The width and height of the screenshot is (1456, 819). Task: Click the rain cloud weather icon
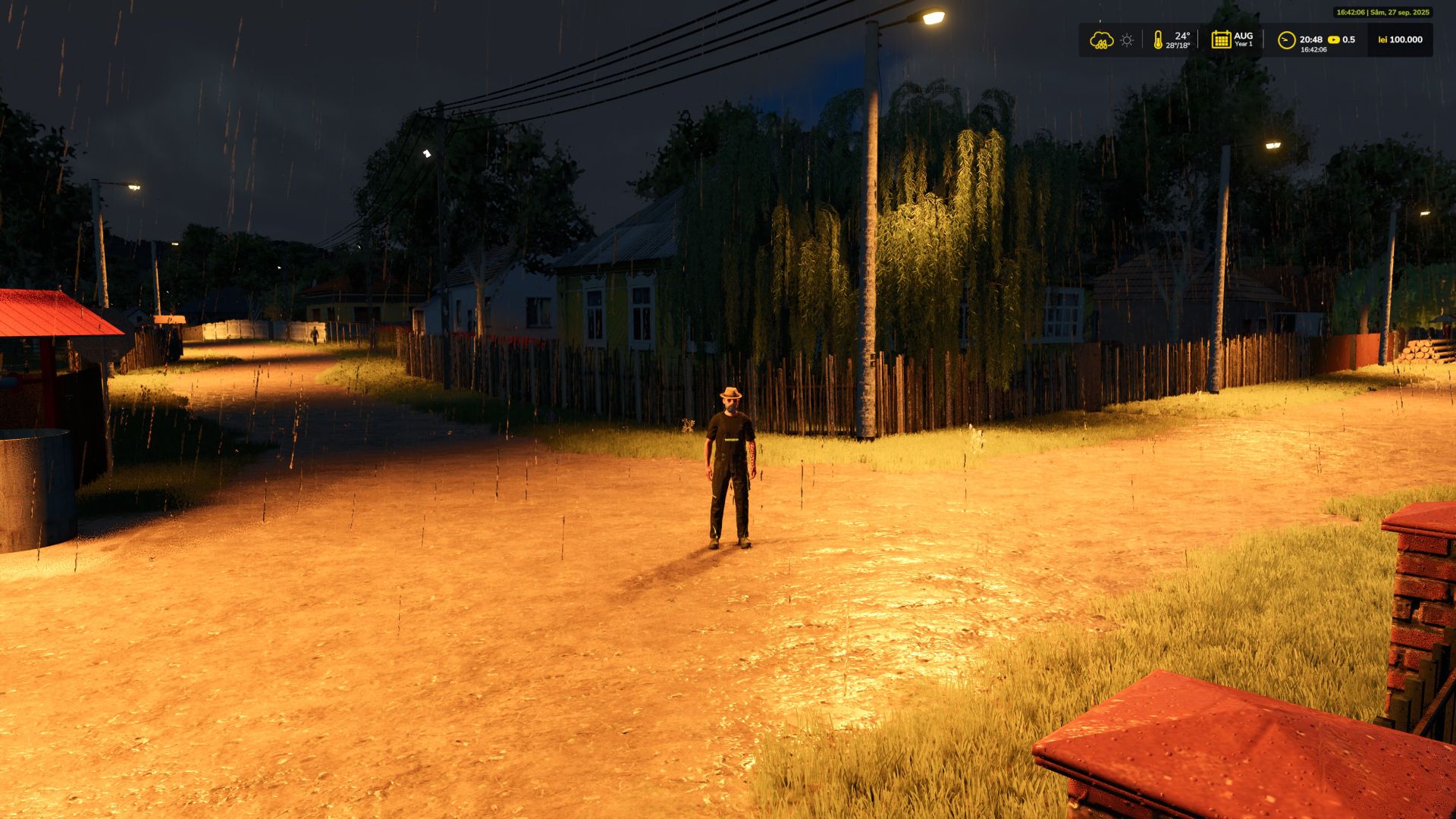(1101, 40)
